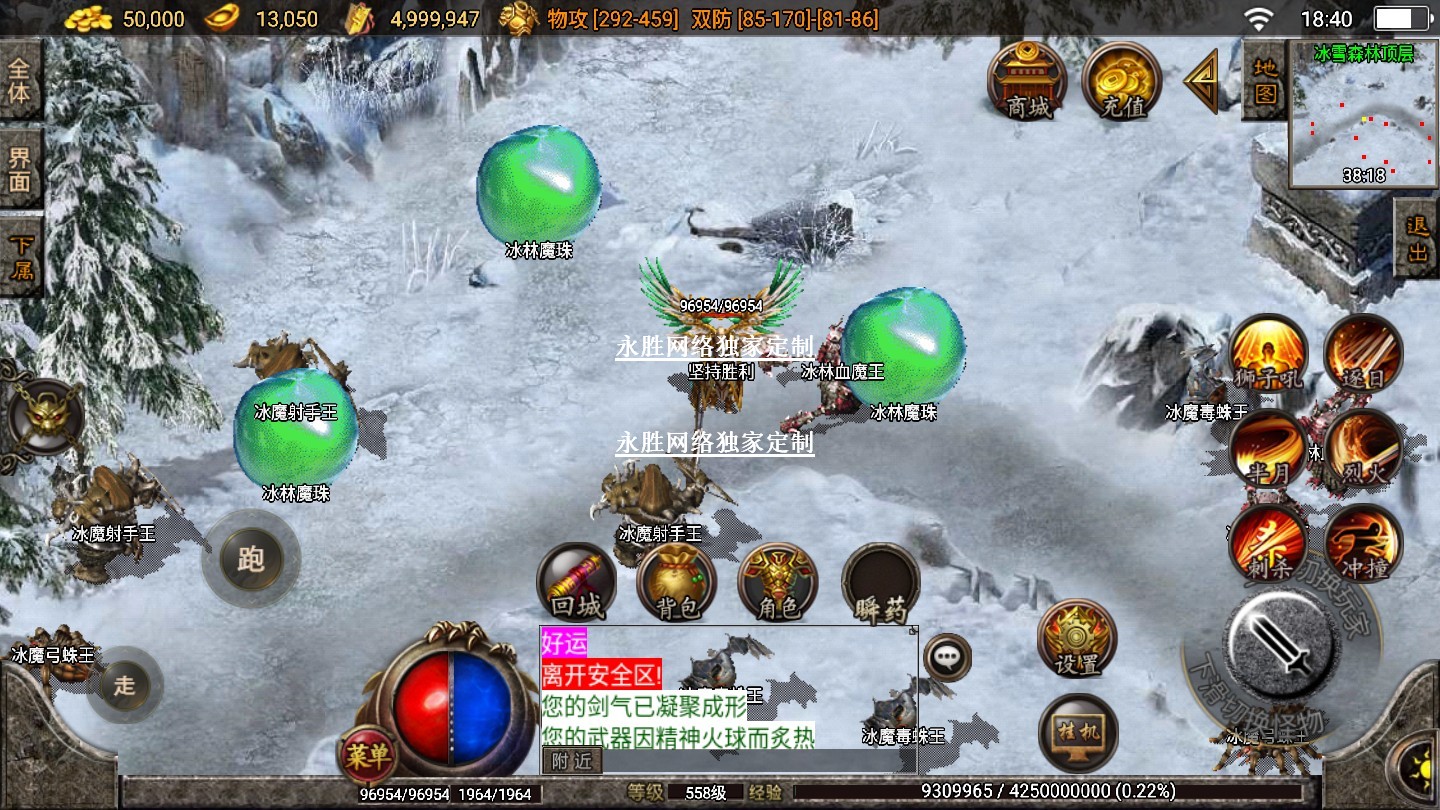The height and width of the screenshot is (810, 1440).
Task: Tap the sword attack button
Action: pos(1283,642)
